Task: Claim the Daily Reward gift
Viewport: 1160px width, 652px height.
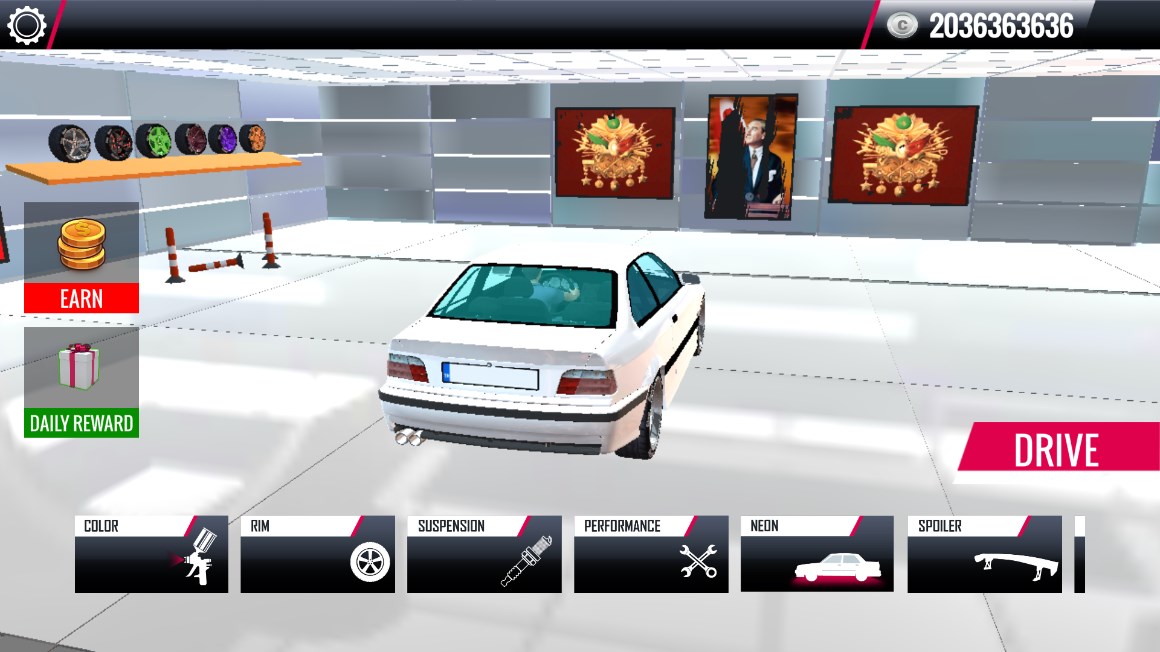Action: coord(81,382)
